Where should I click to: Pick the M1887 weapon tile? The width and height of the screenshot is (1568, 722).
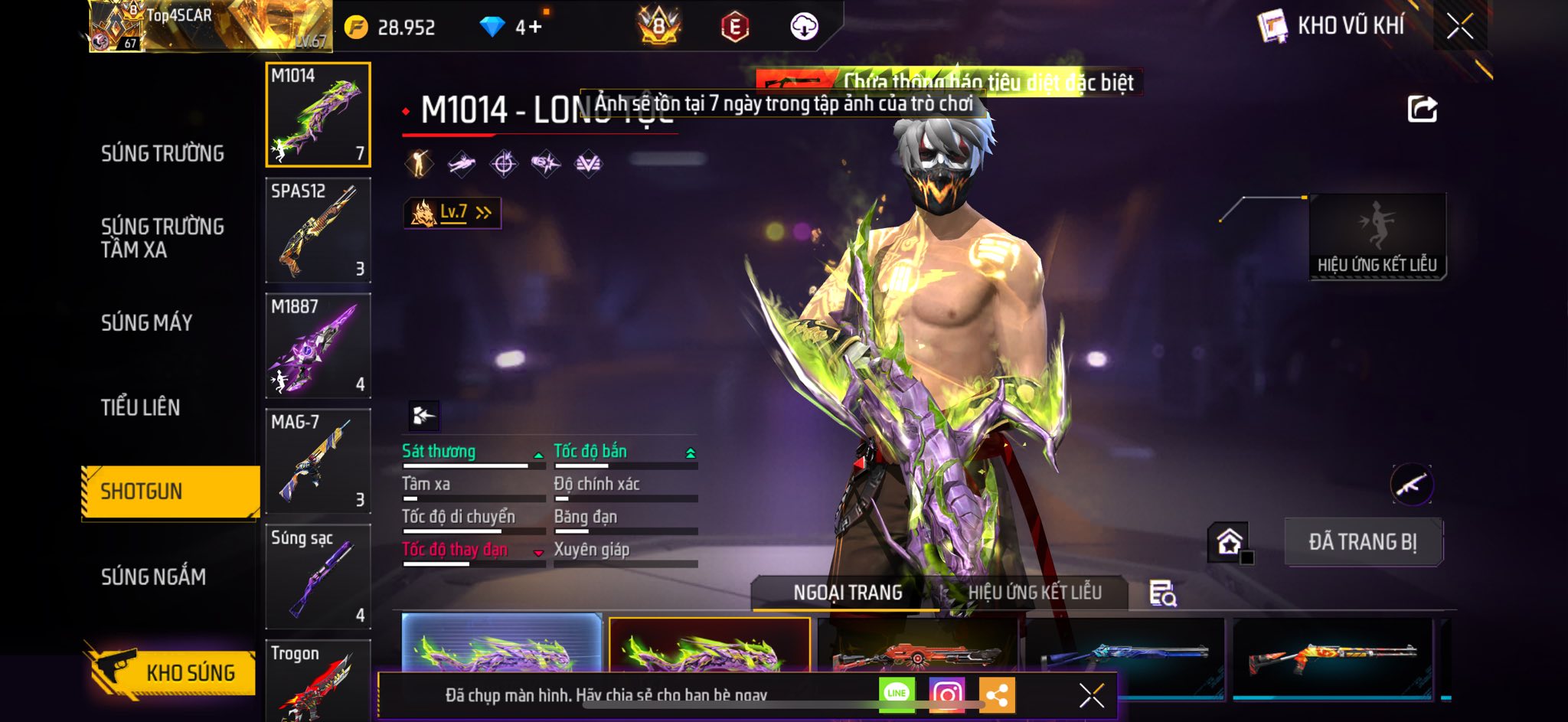pos(318,345)
